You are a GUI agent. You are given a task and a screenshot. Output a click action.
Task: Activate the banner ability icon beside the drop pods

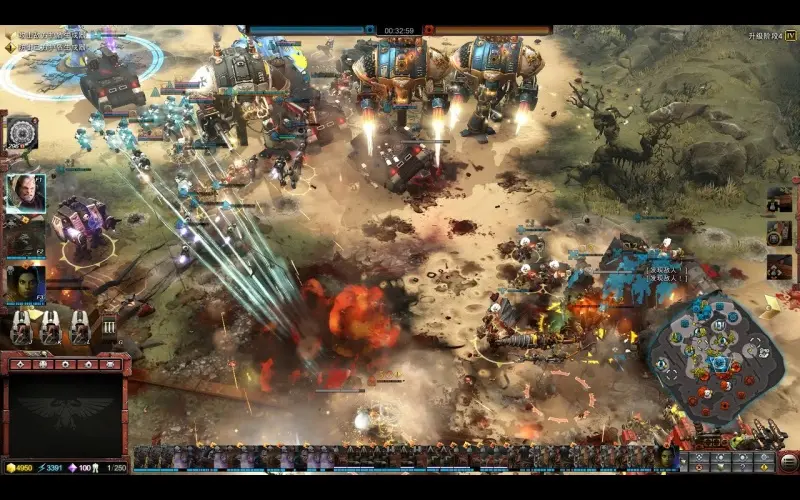pyautogui.click(x=108, y=327)
